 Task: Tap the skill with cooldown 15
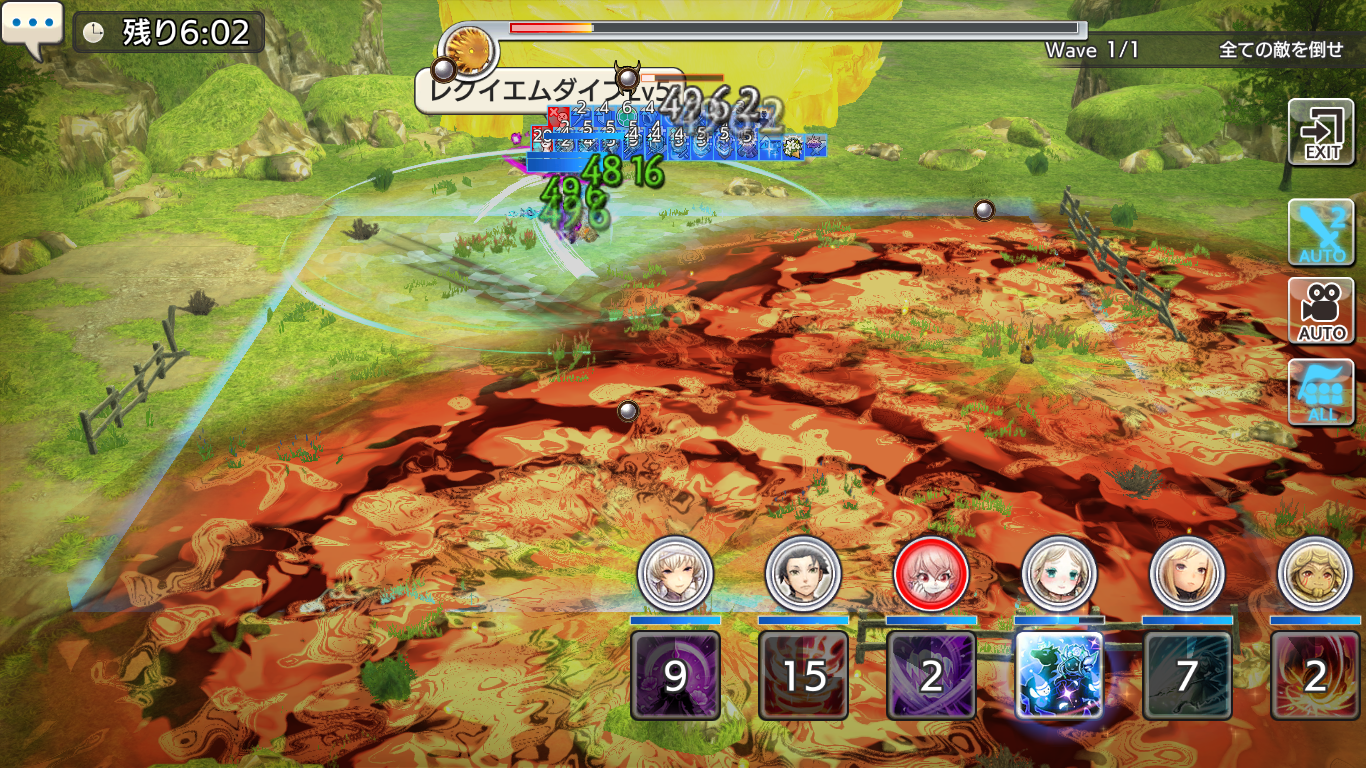pos(803,676)
